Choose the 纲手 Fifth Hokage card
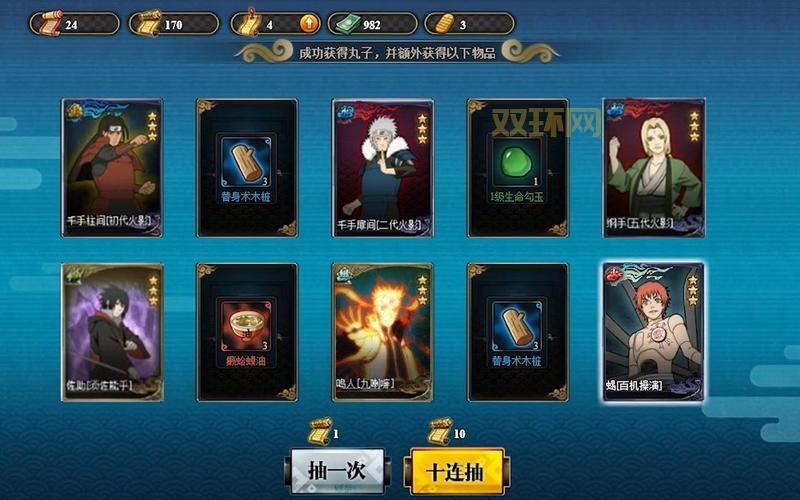This screenshot has width=800, height=500. click(654, 167)
